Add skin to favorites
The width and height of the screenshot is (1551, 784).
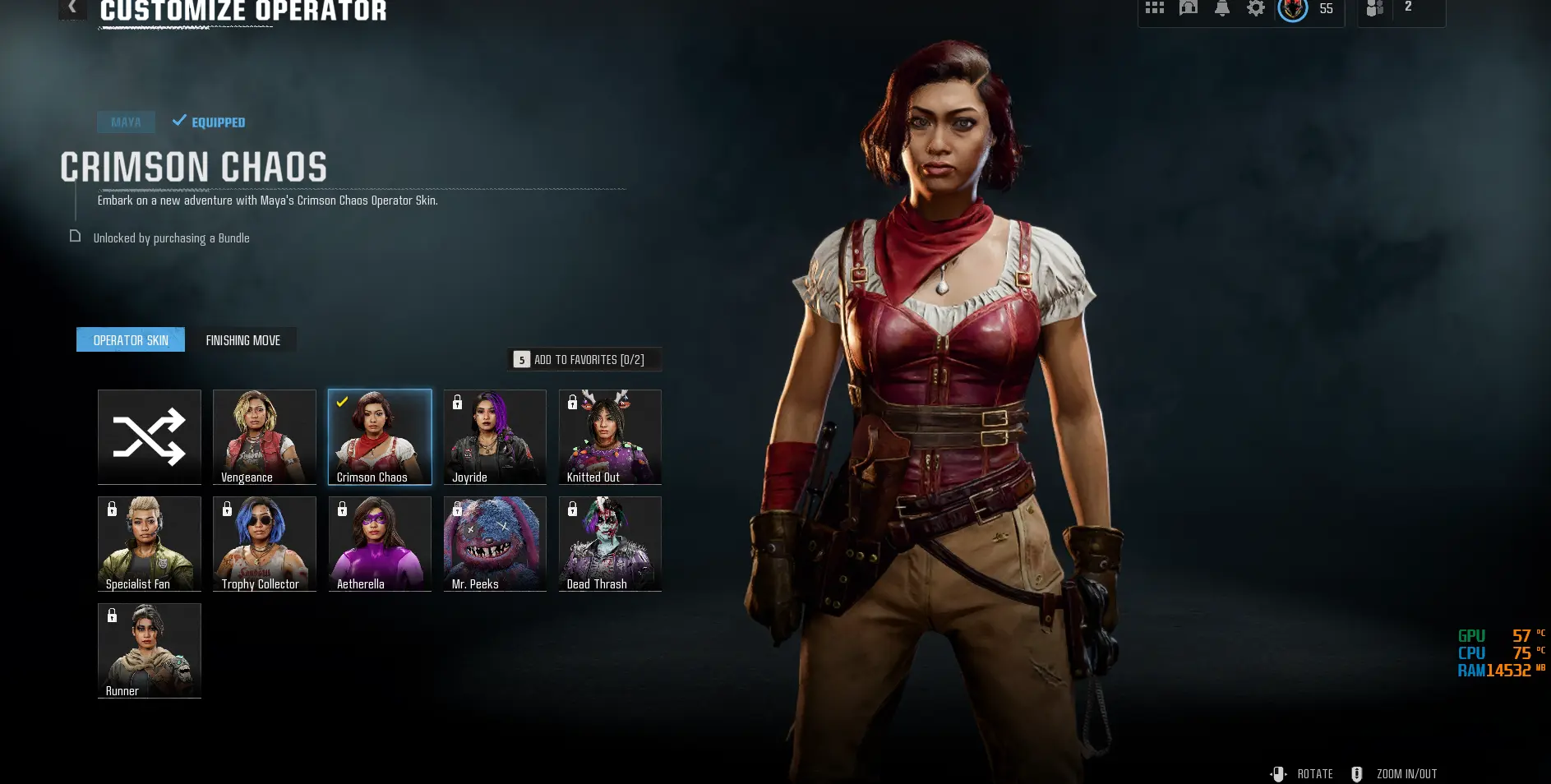(584, 360)
